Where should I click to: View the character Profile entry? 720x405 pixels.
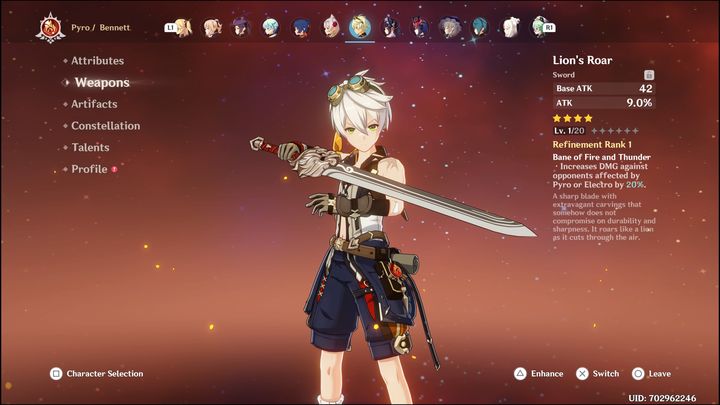89,170
